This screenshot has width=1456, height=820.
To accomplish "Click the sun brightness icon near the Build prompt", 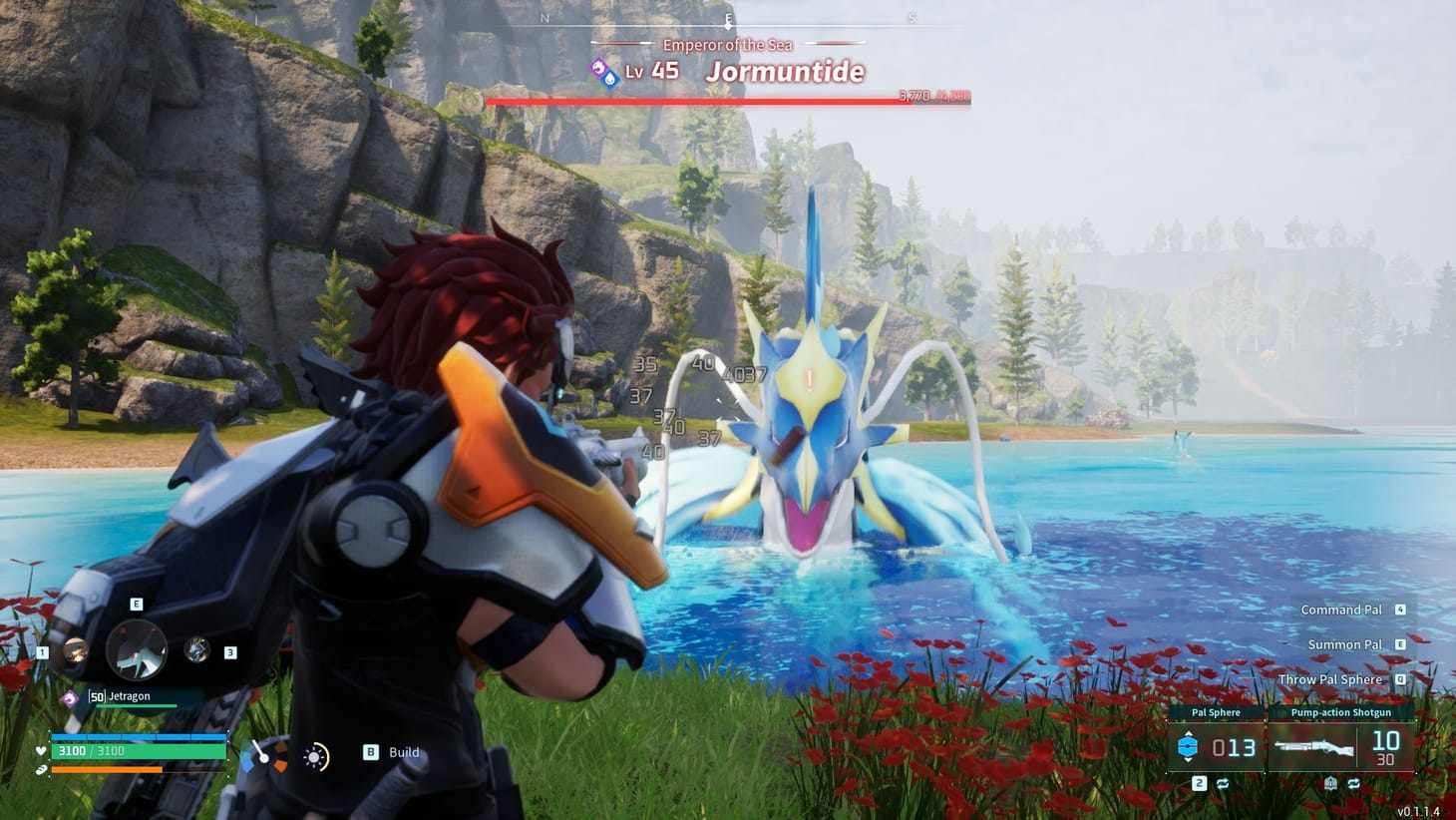I will tap(313, 756).
